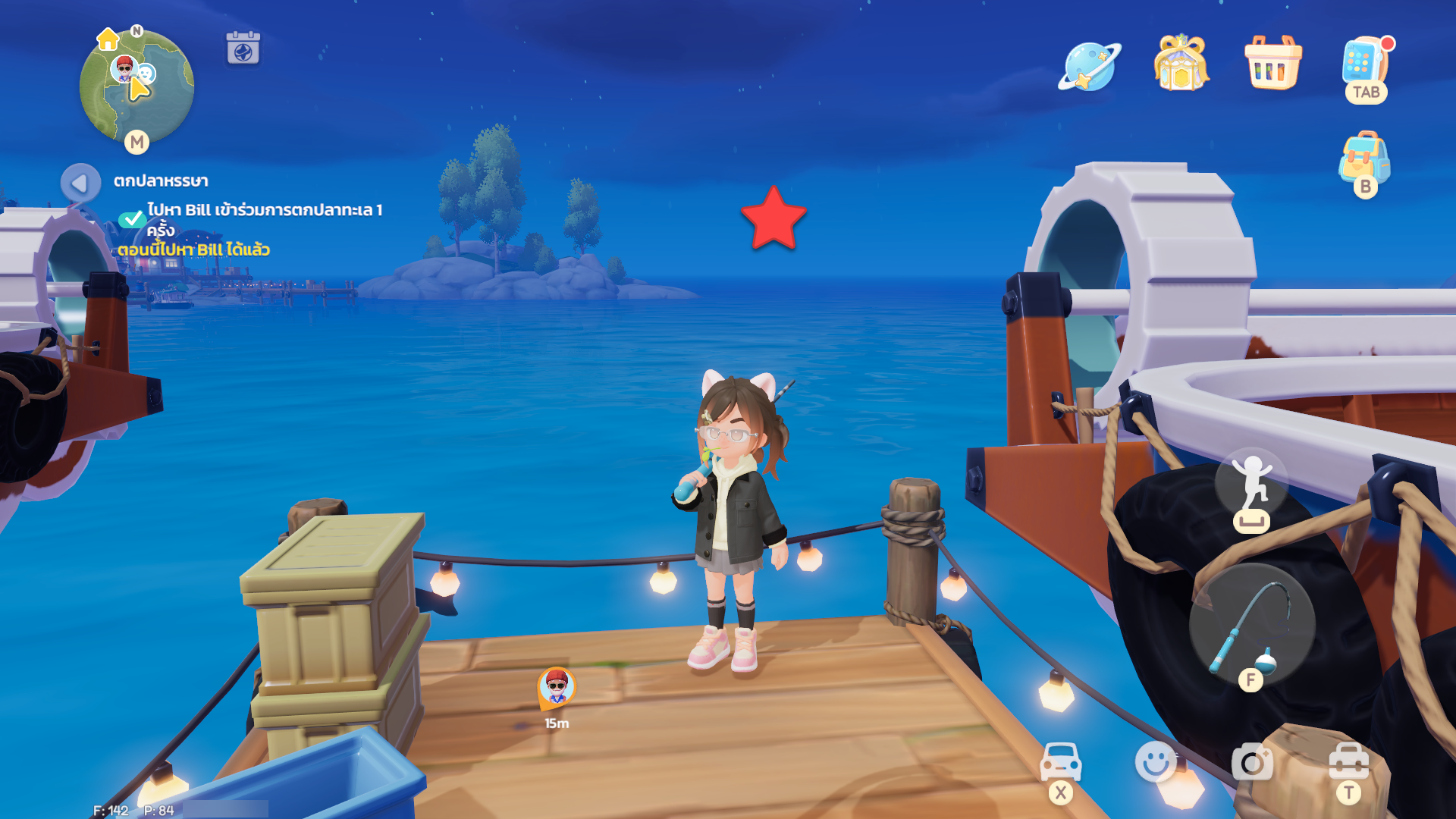Open the calendar events icon

point(243,49)
